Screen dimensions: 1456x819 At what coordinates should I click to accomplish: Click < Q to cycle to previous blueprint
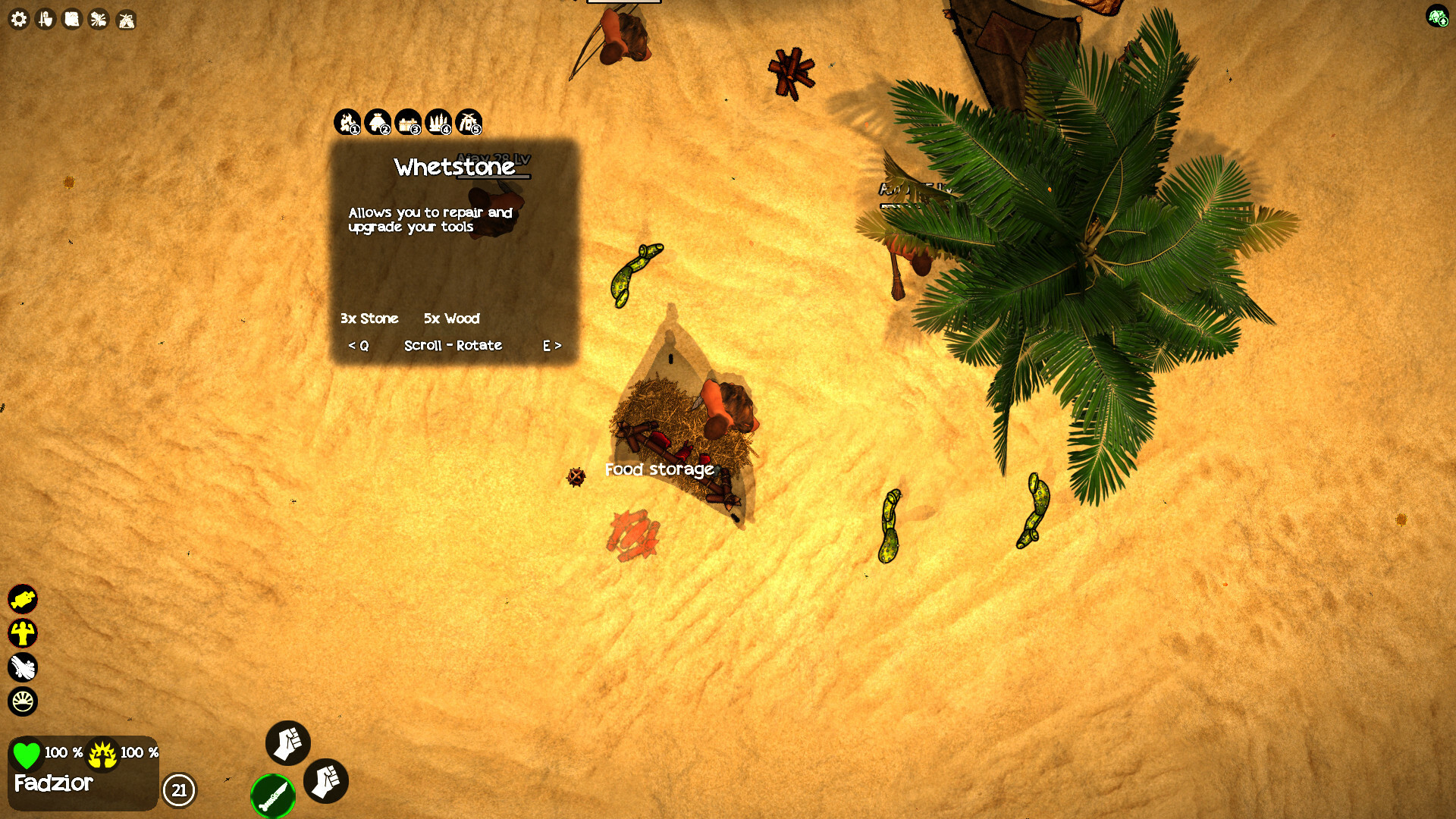(359, 346)
